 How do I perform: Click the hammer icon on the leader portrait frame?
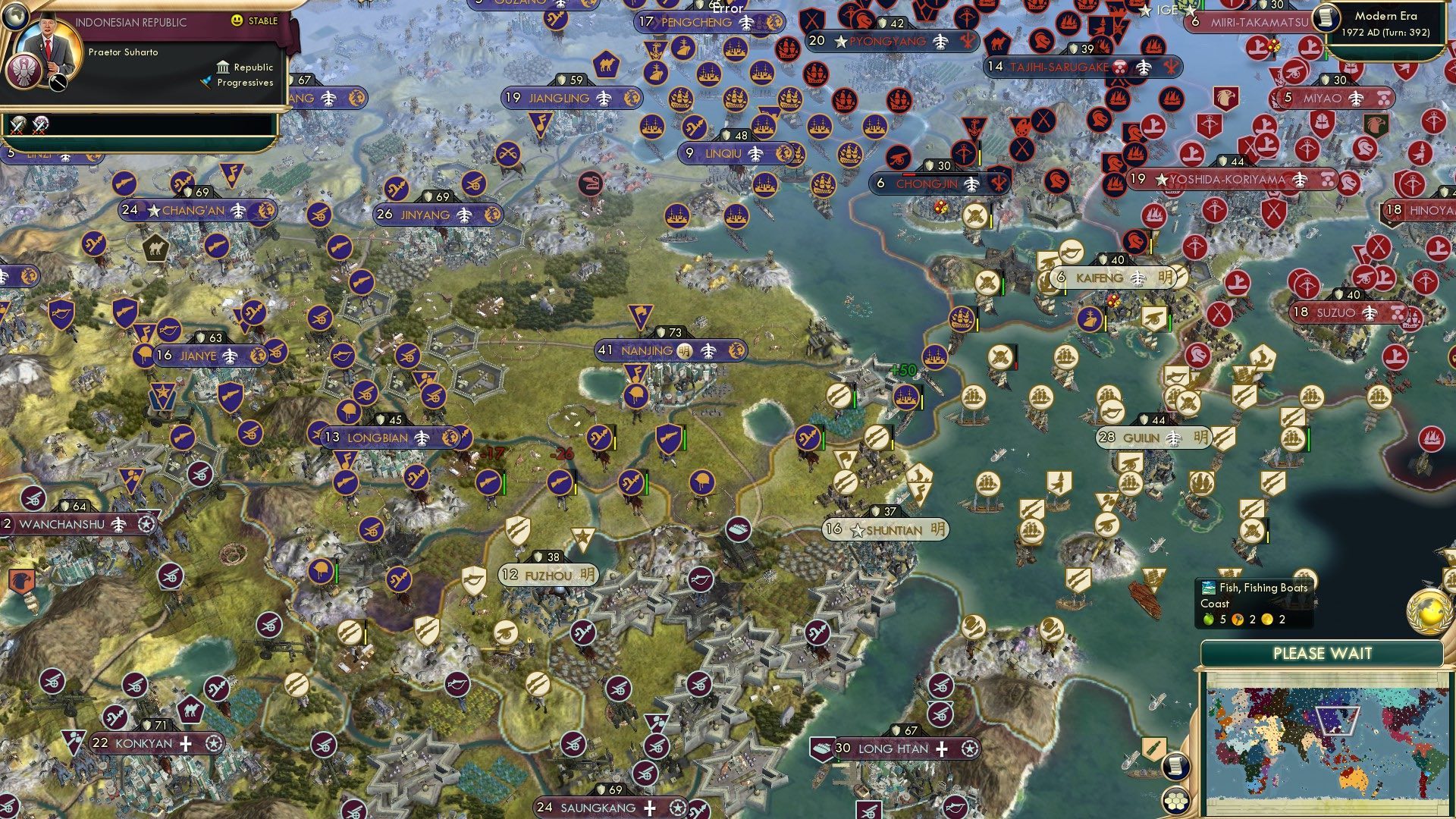coord(57,82)
